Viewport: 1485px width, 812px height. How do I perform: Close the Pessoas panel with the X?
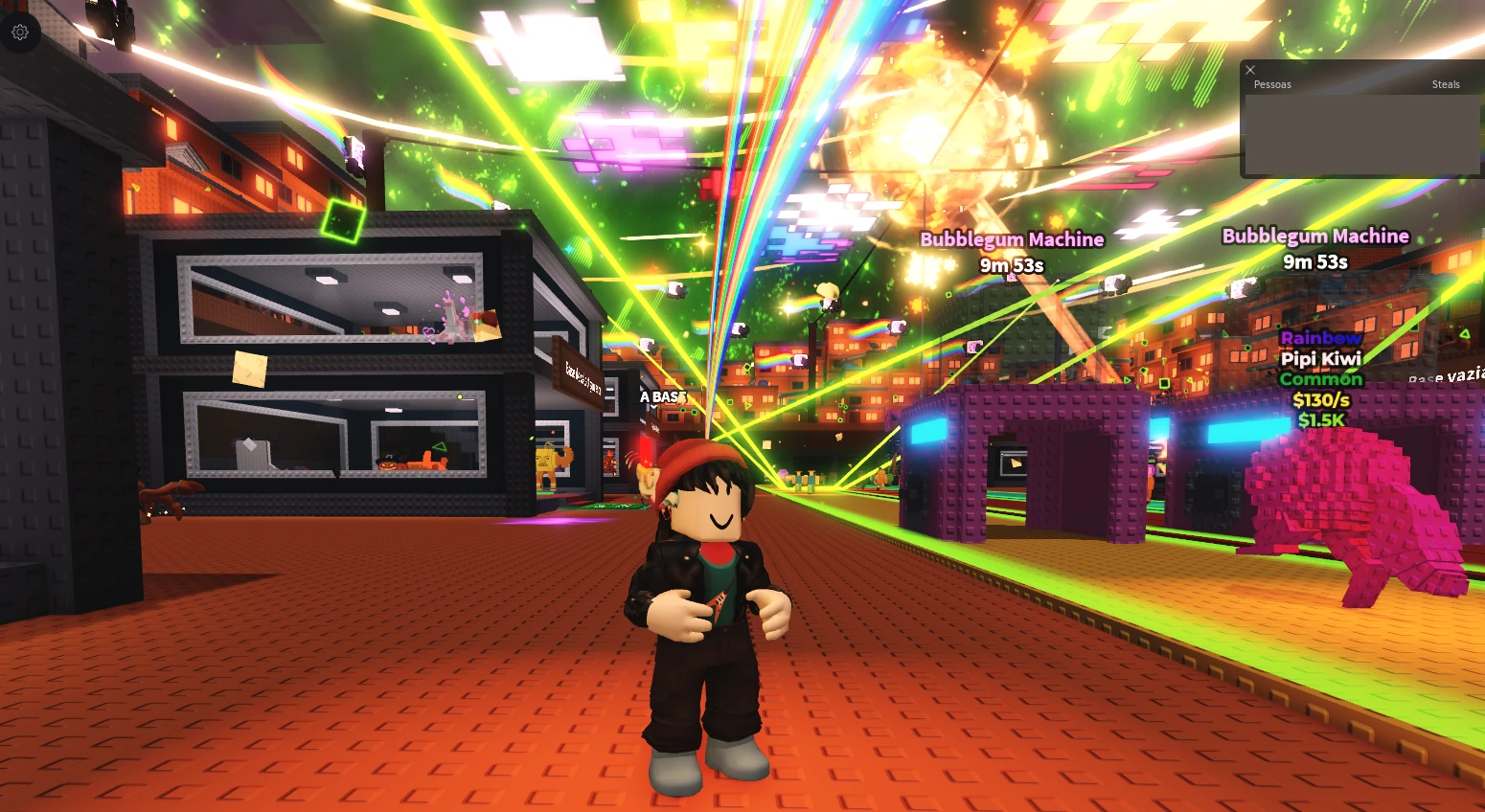1250,70
